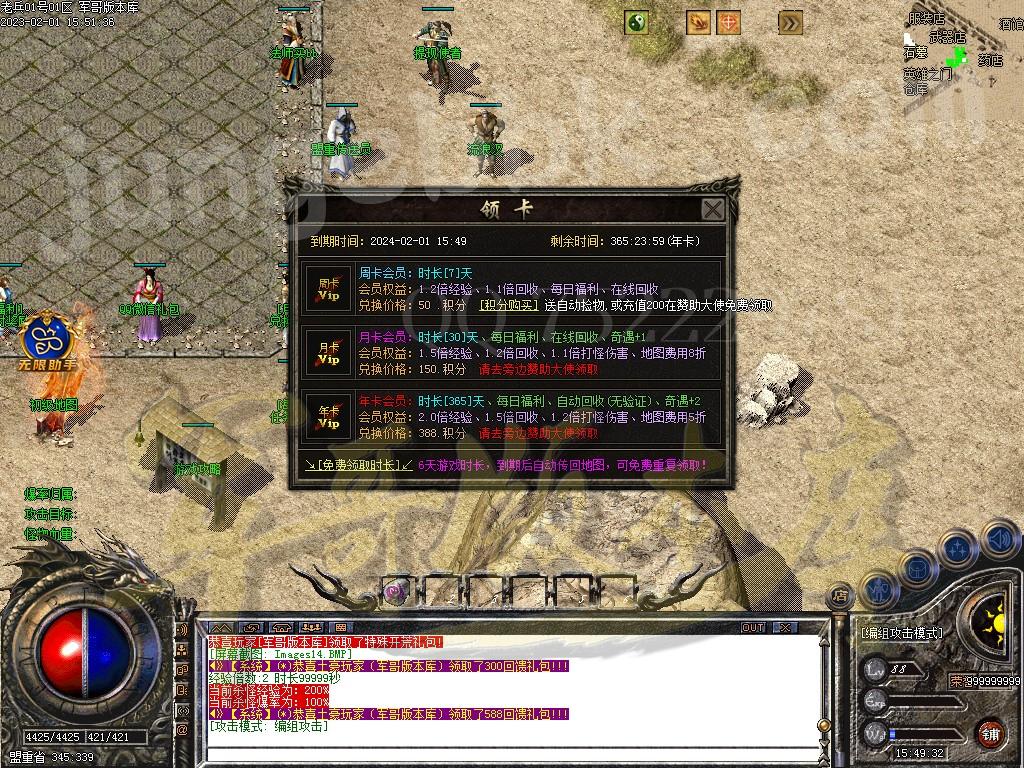Screen dimensions: 1024x768
Task: Click the chat window OUT button
Action: pyautogui.click(x=753, y=627)
